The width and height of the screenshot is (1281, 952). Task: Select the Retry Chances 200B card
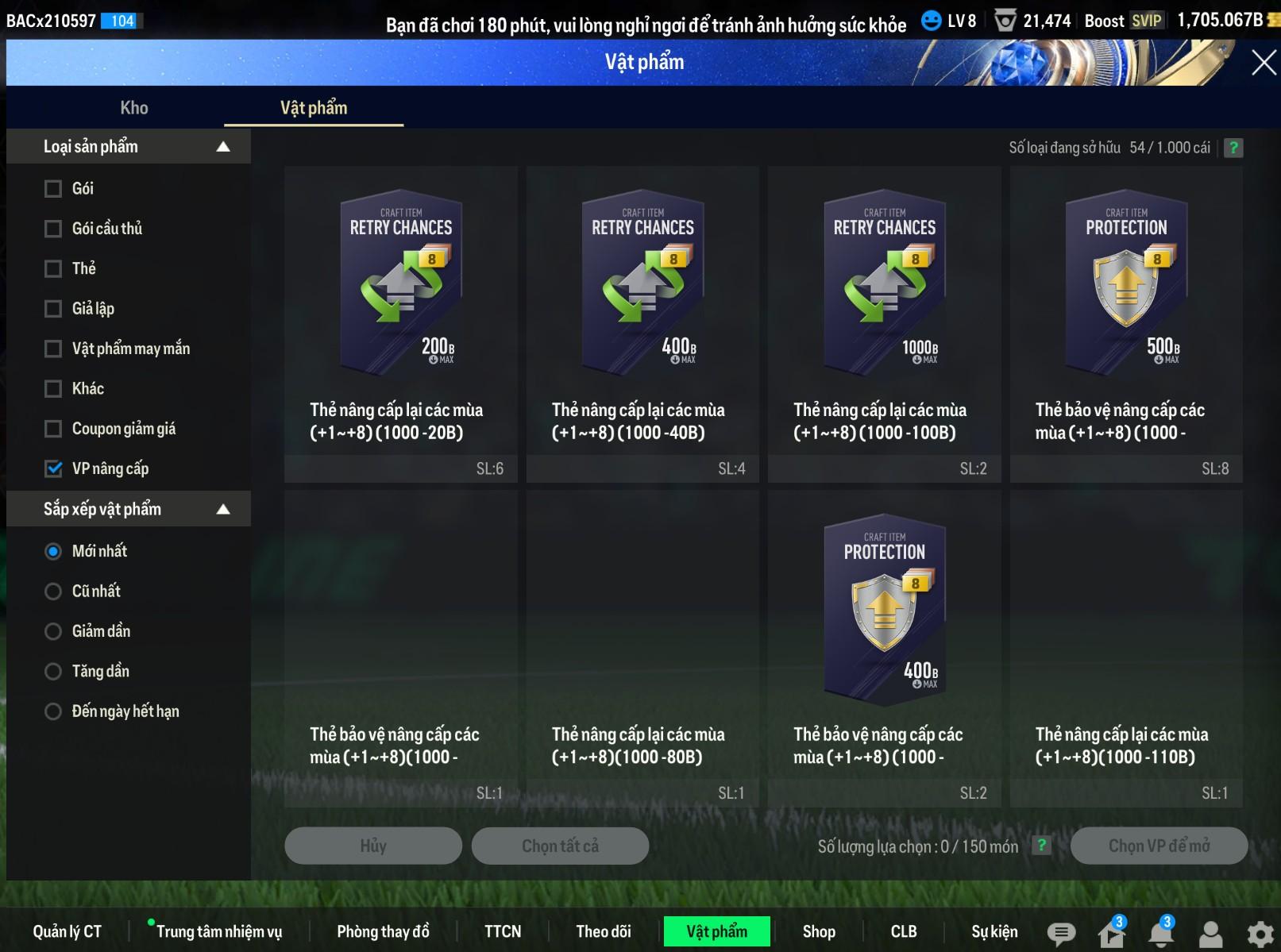pyautogui.click(x=401, y=282)
